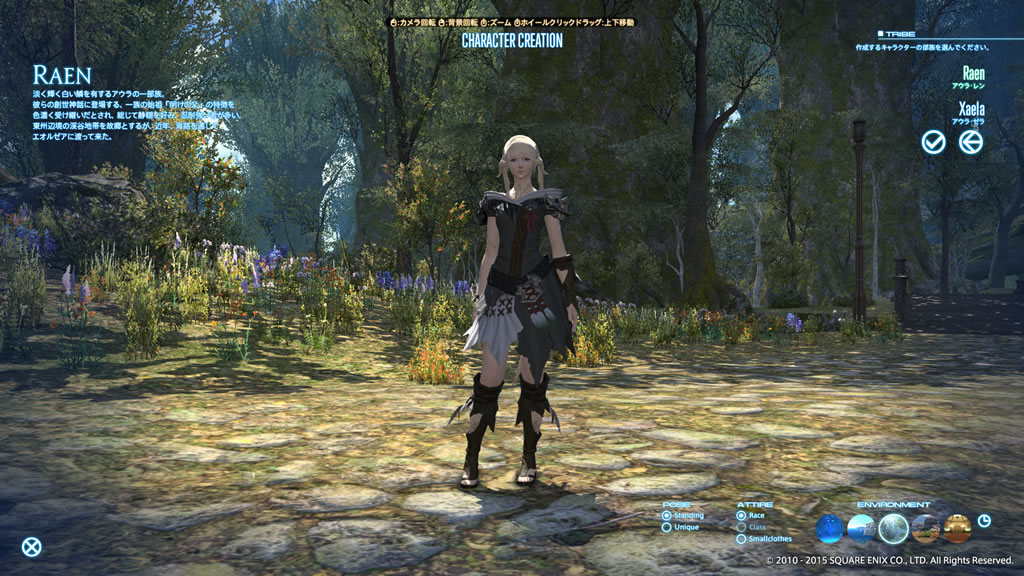Pick the starry blue environment
The width and height of the screenshot is (1024, 576).
(830, 528)
